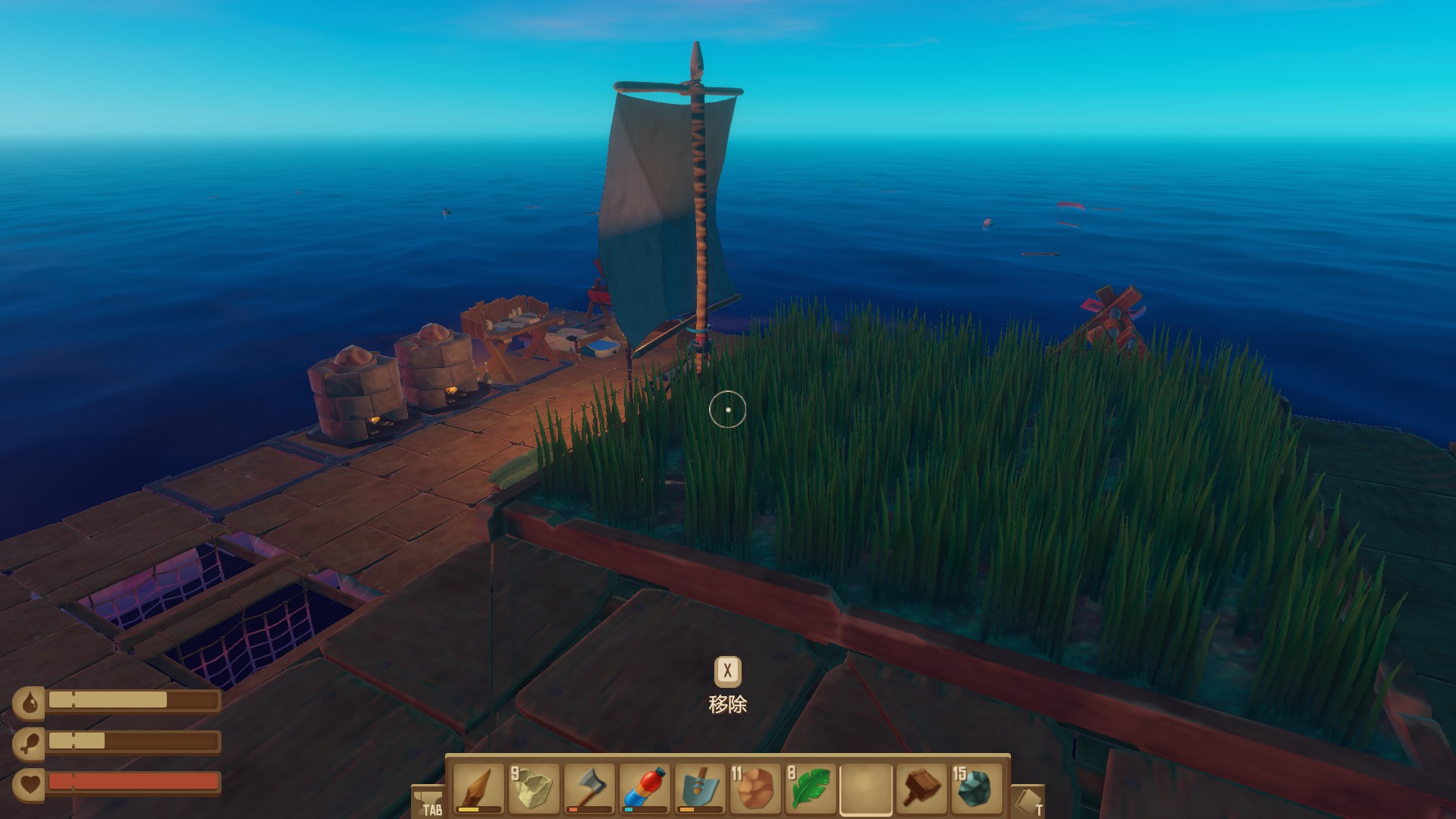
Task: Select the red and blue plastic bottle
Action: 644,789
